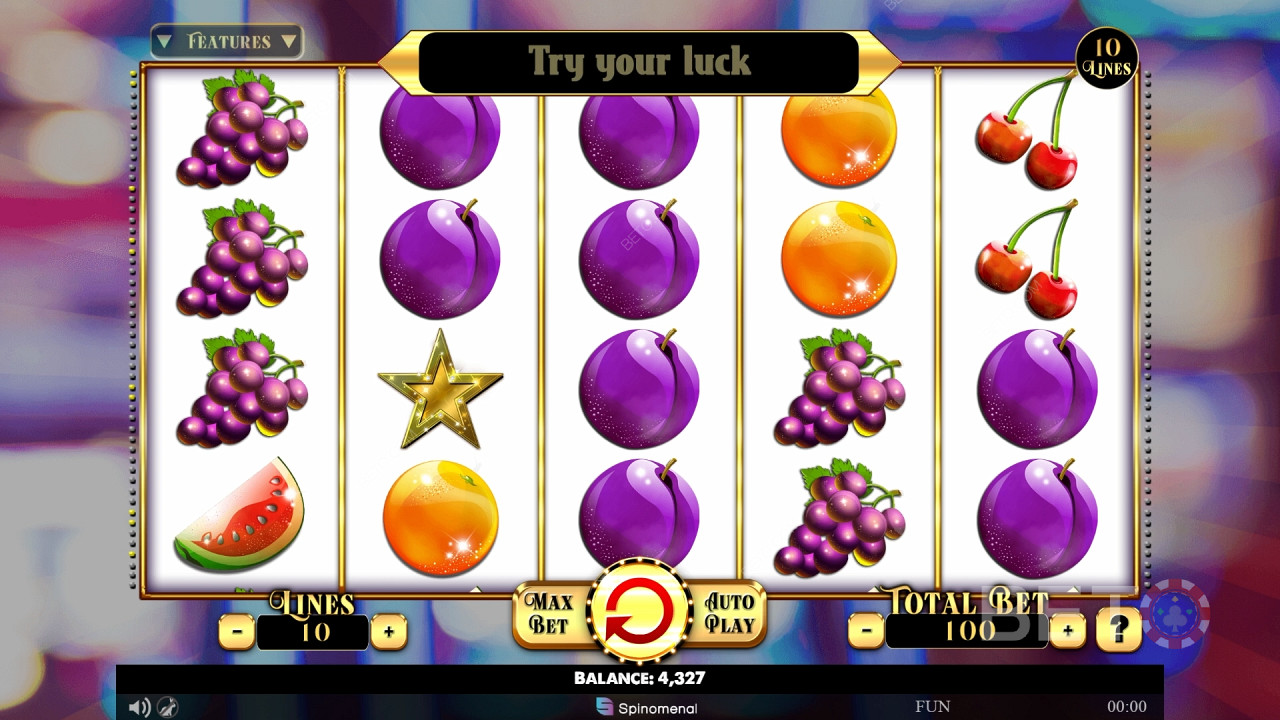Screen dimensions: 1280x720
Task: Click the 10 Lines badge
Action: 1107,59
